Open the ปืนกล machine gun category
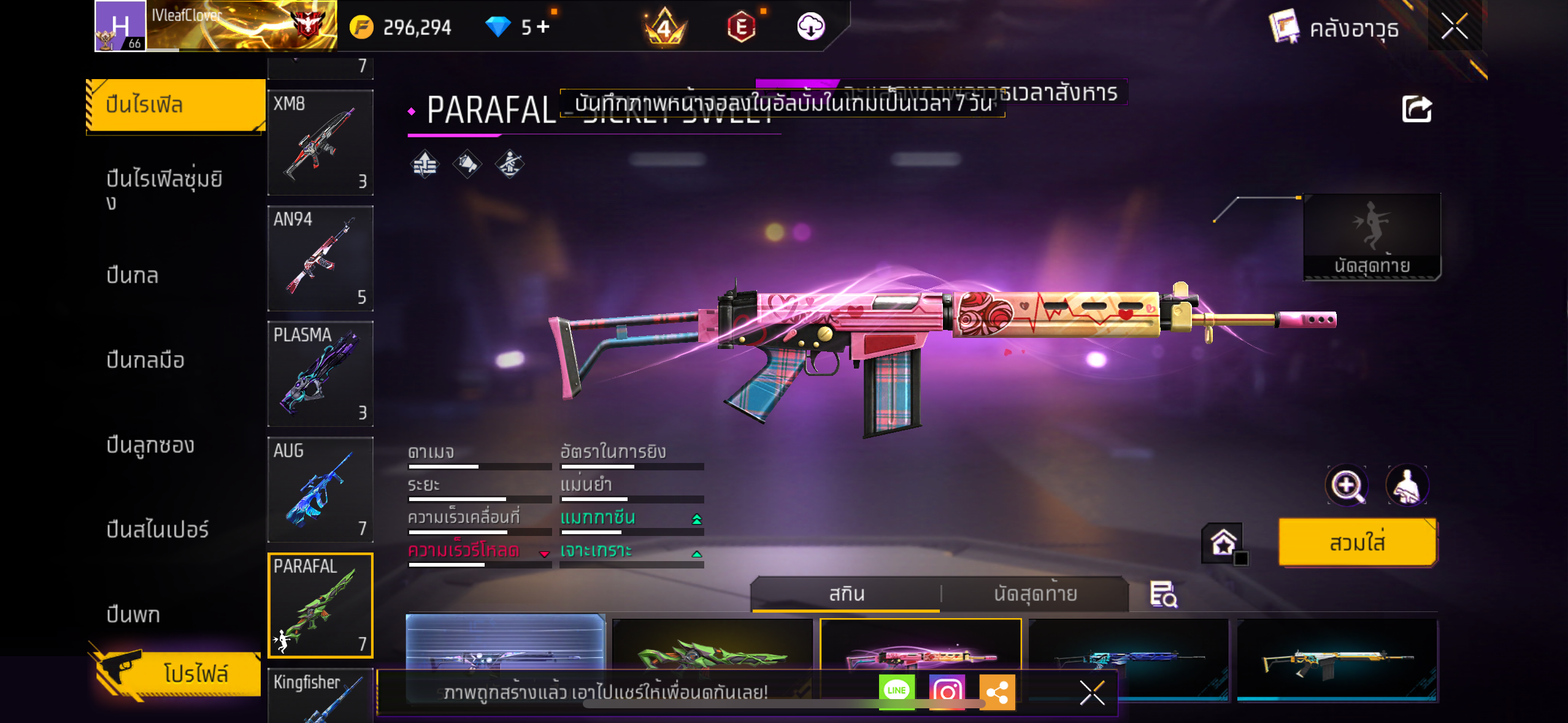Viewport: 1568px width, 723px height. tap(133, 275)
